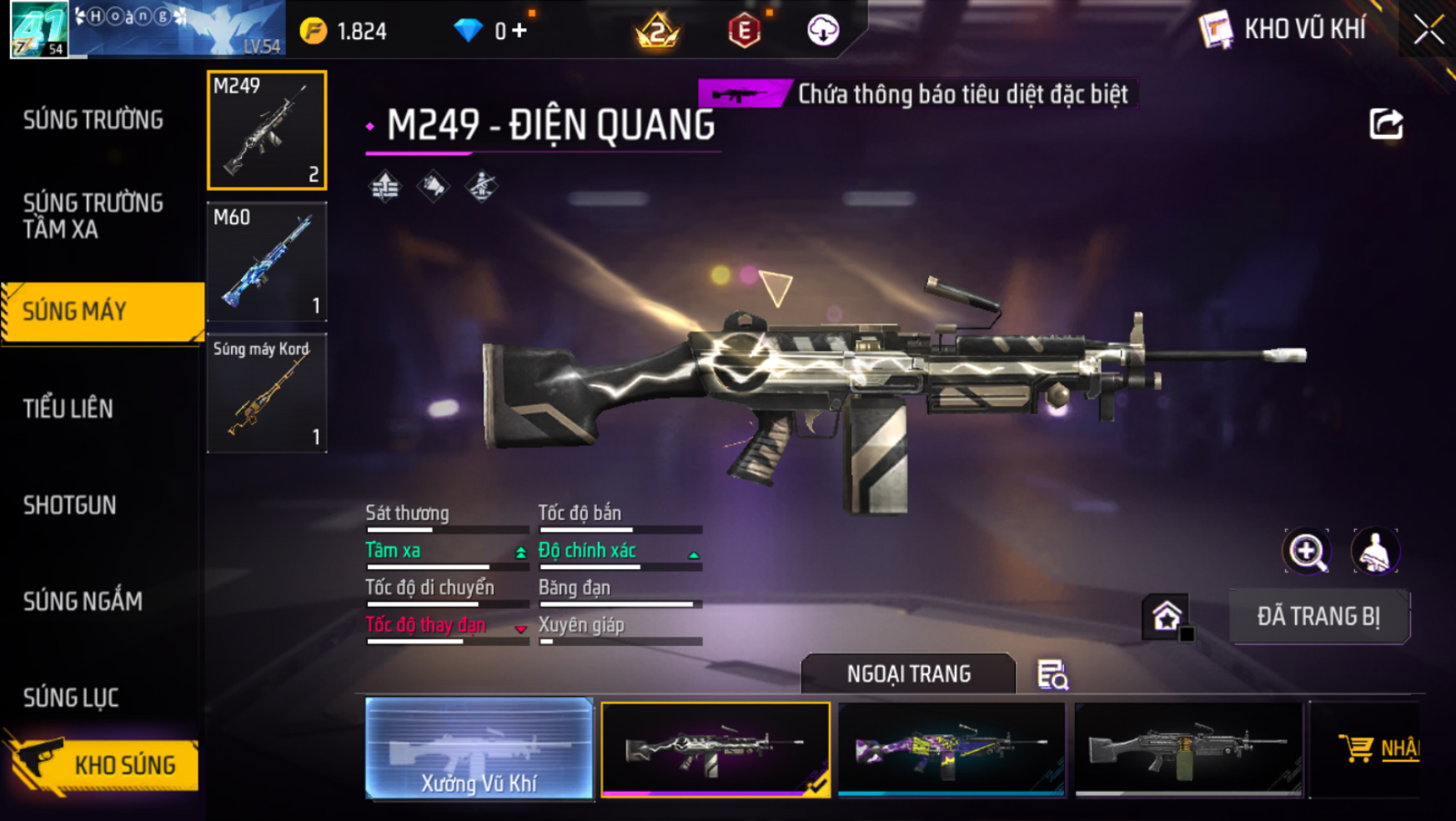The width and height of the screenshot is (1456, 821).
Task: Choose the Súng Ngắm category
Action: pos(83,601)
